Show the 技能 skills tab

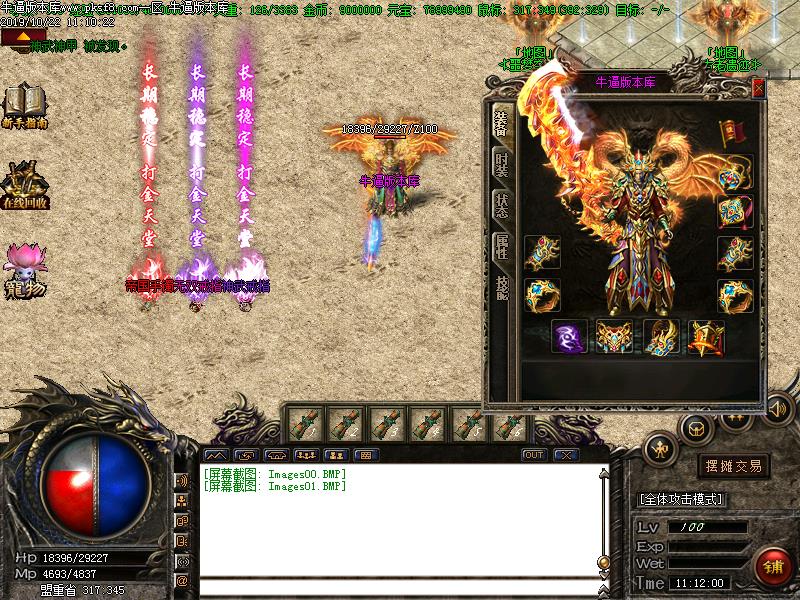point(502,290)
